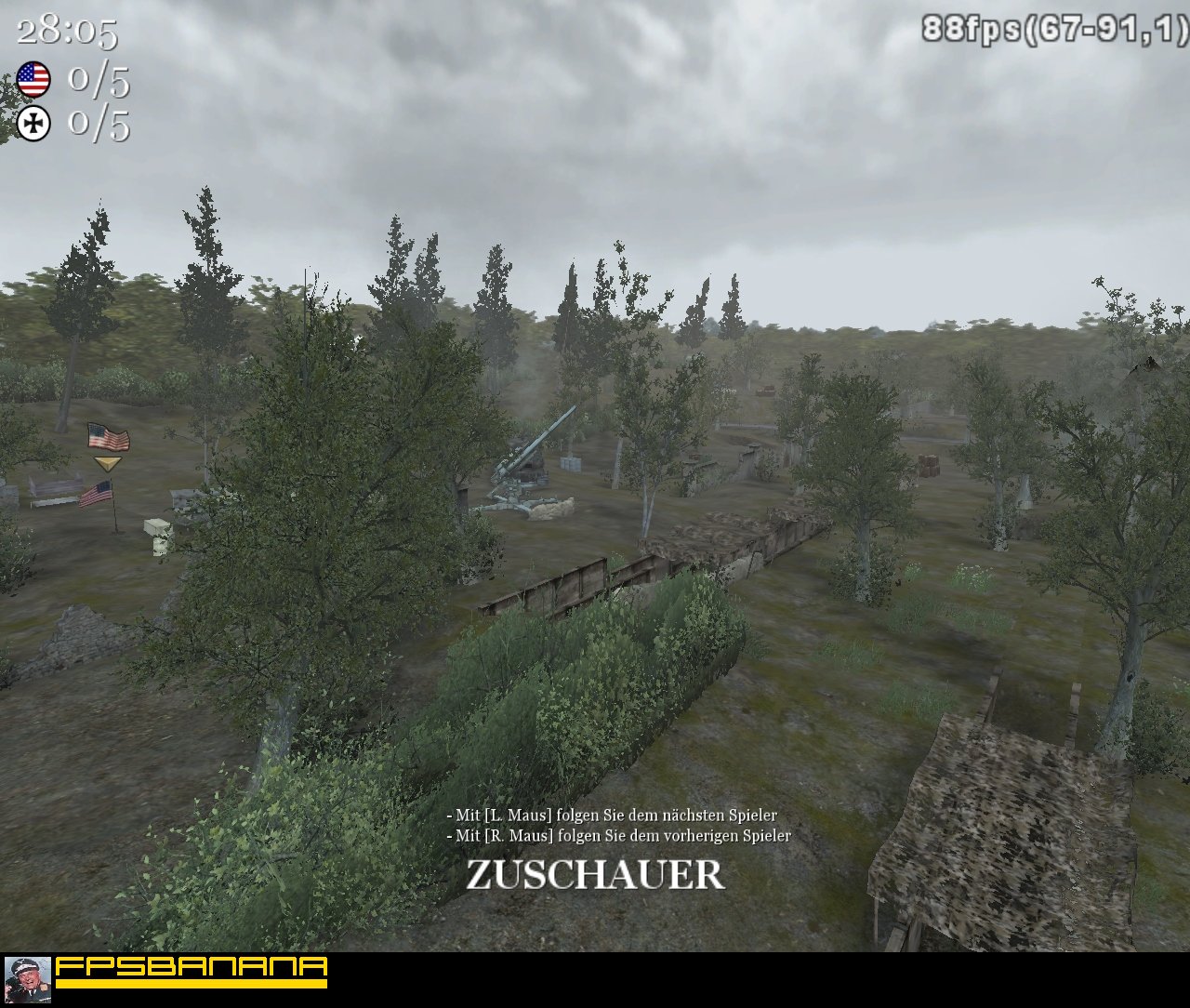Screen dimensions: 1190x1008
Task: Click the American flag score icon
Action: tap(35, 79)
